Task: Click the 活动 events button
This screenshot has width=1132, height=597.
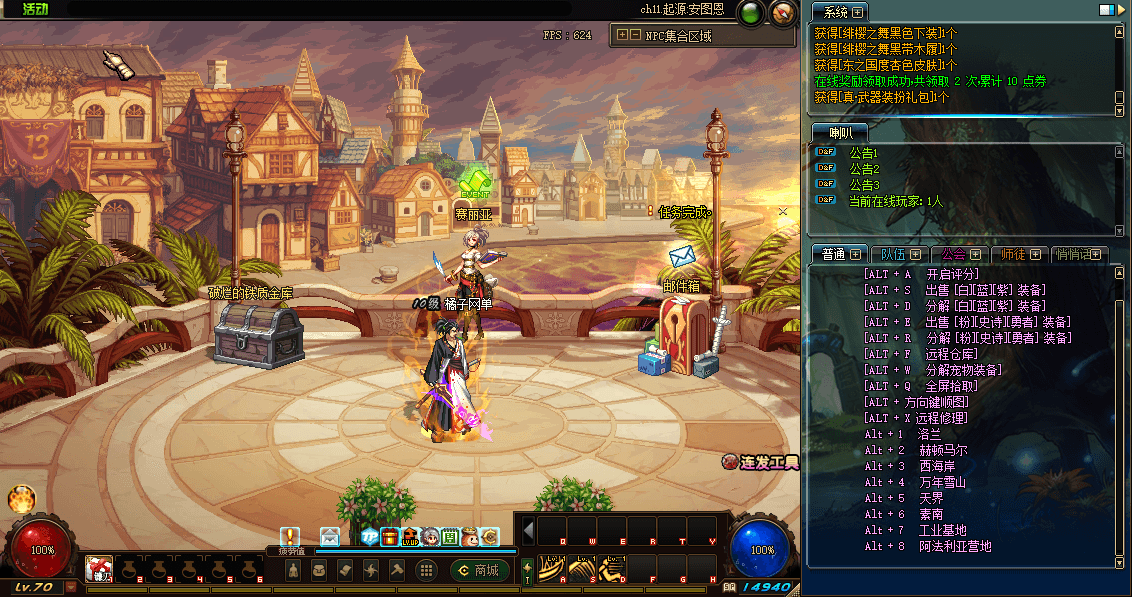Action: (x=35, y=9)
